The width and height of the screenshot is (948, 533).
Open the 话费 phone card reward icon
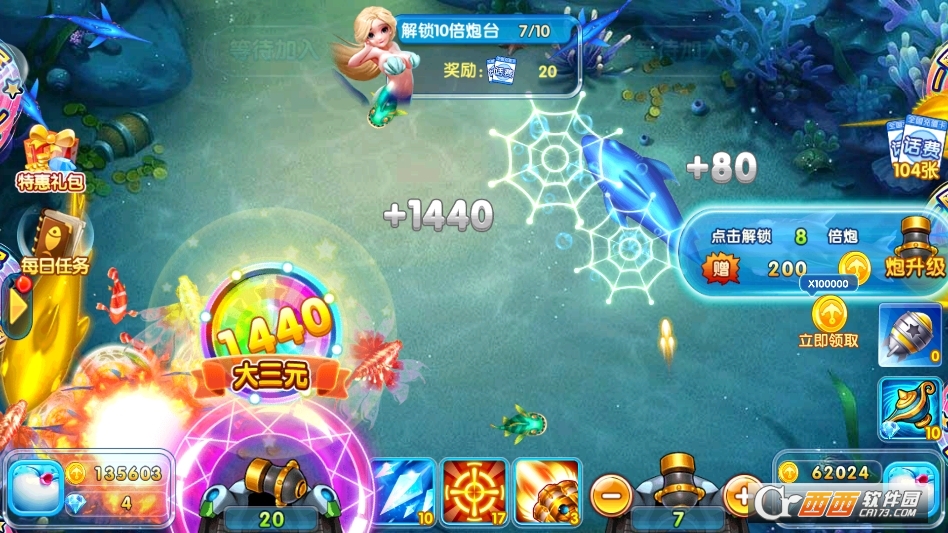point(914,150)
